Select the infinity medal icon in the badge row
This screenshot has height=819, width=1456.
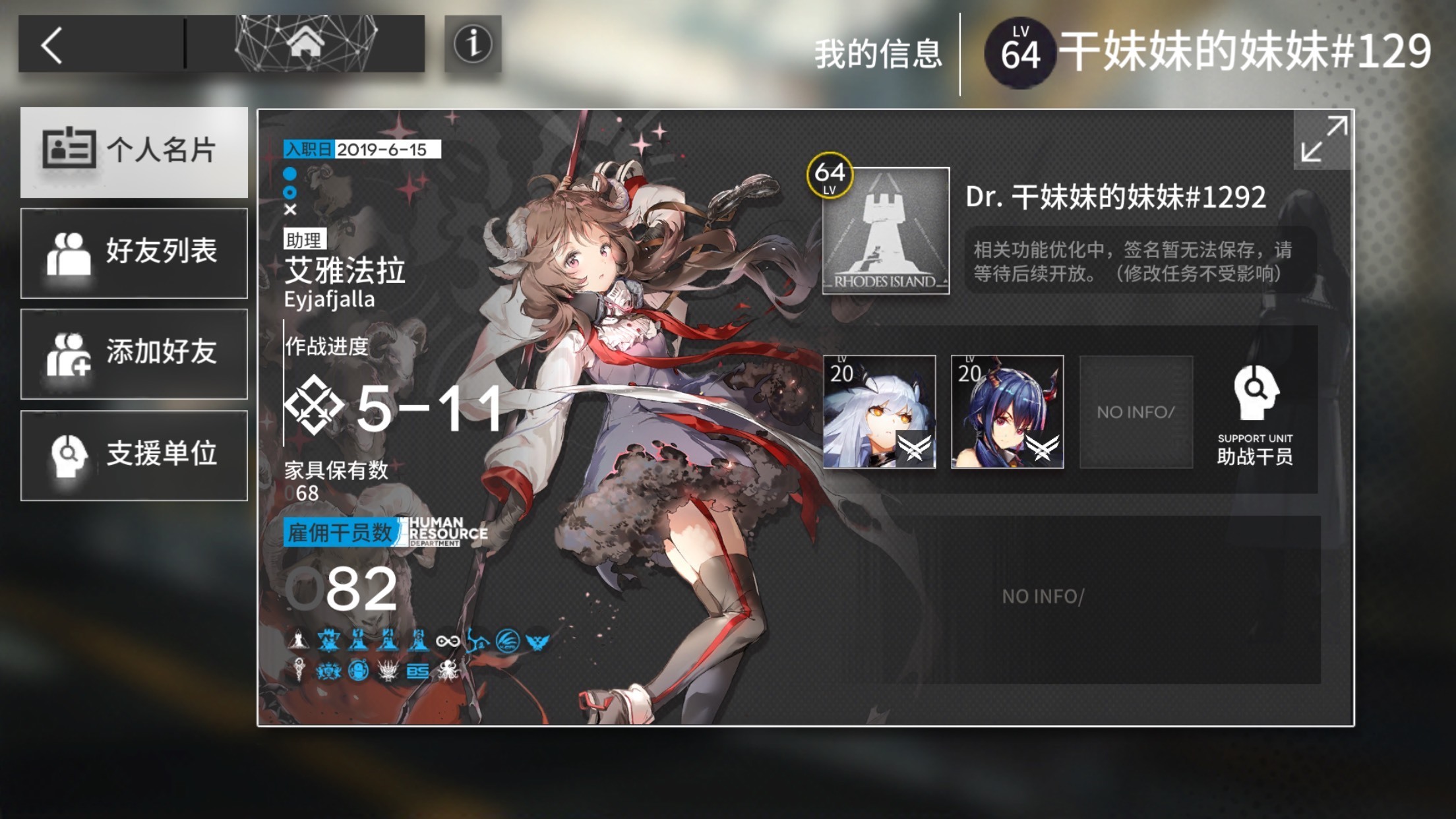pyautogui.click(x=447, y=640)
